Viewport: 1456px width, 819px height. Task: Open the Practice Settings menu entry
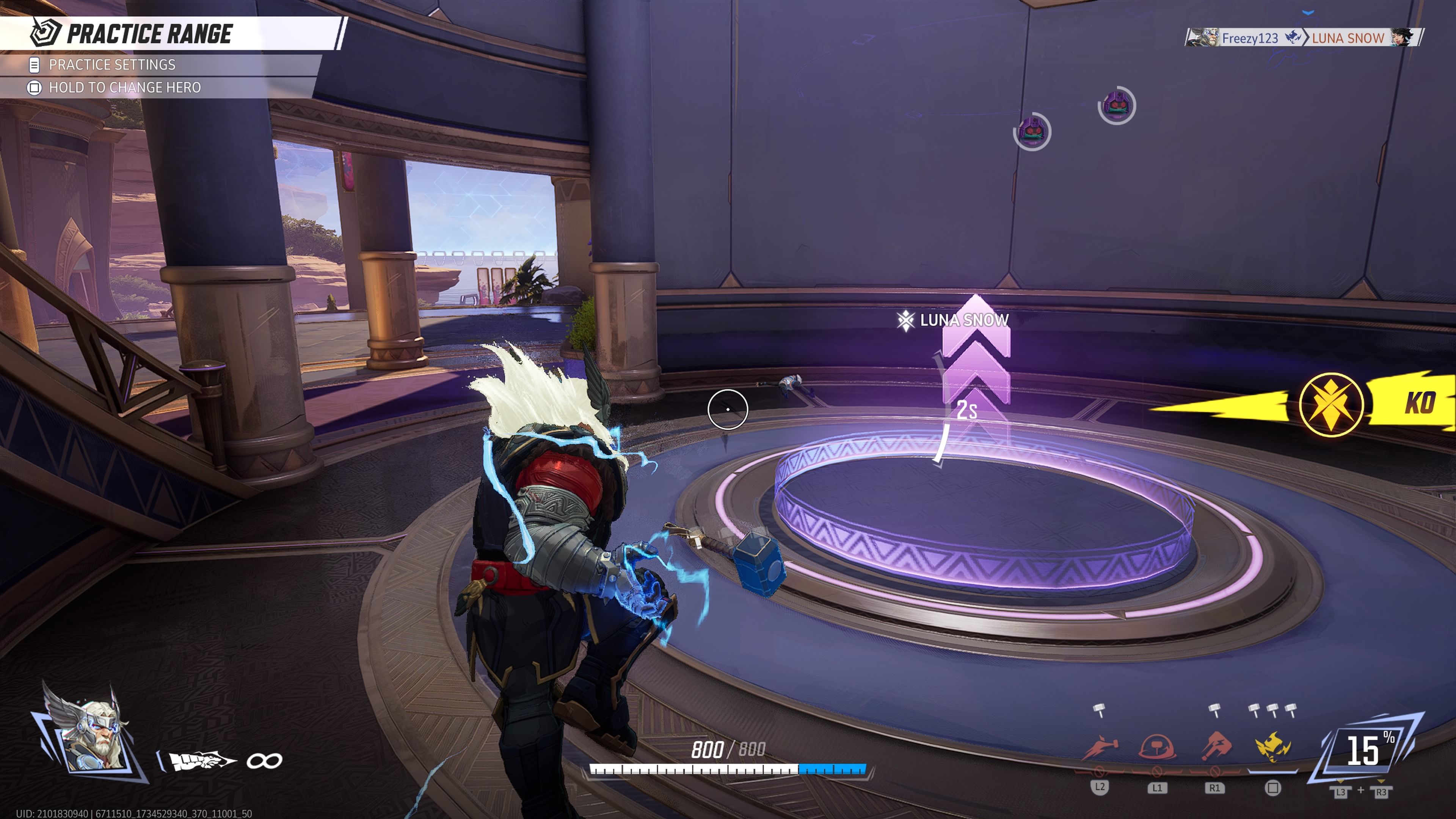click(x=112, y=65)
